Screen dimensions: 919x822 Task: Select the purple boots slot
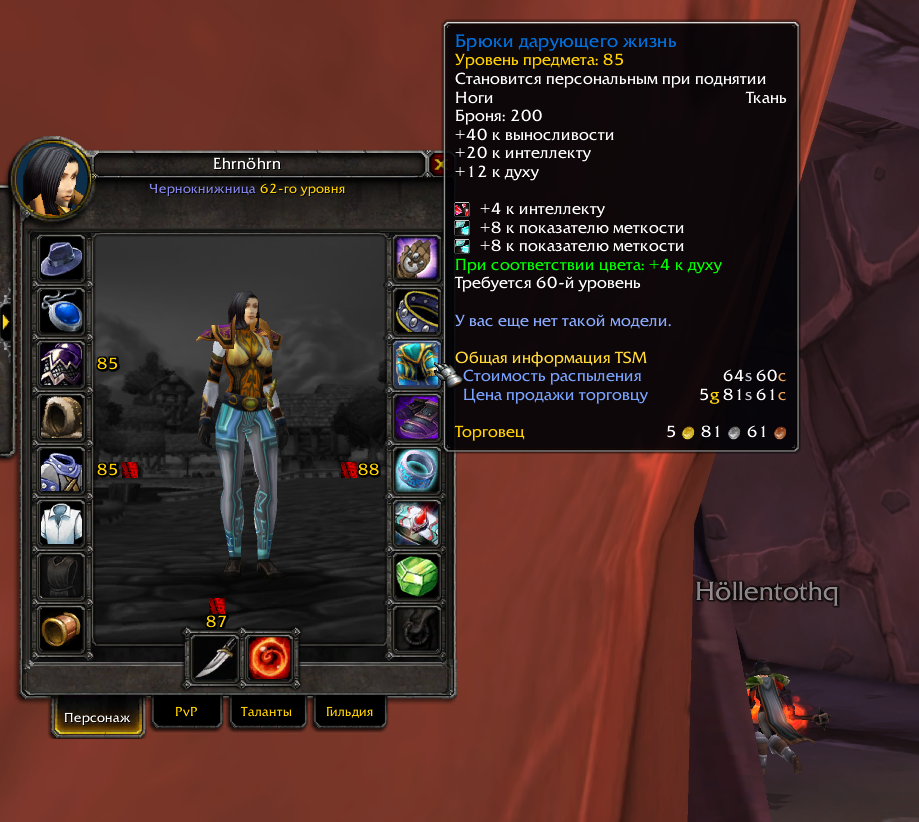pos(416,416)
